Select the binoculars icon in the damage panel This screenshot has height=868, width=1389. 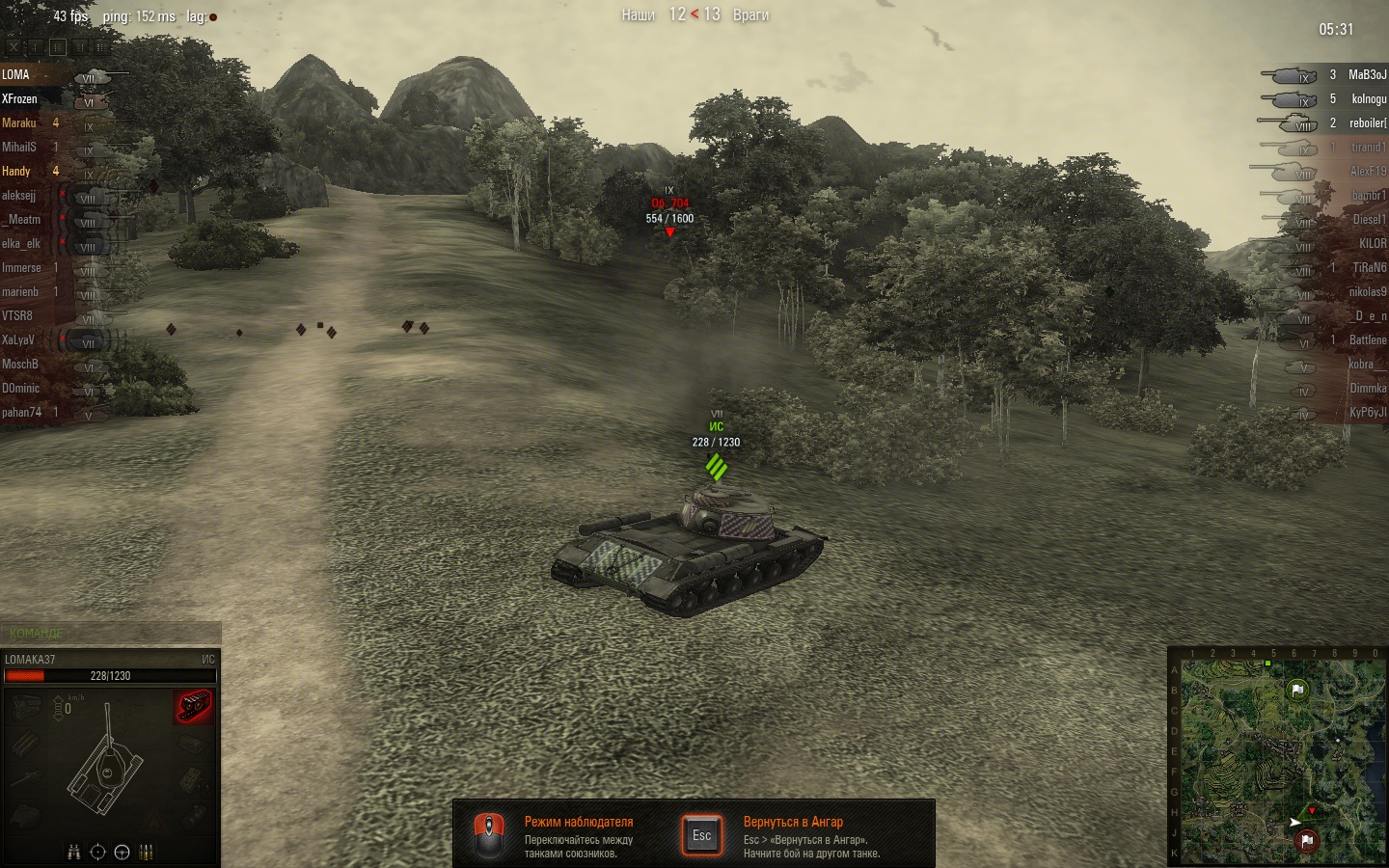point(74,852)
